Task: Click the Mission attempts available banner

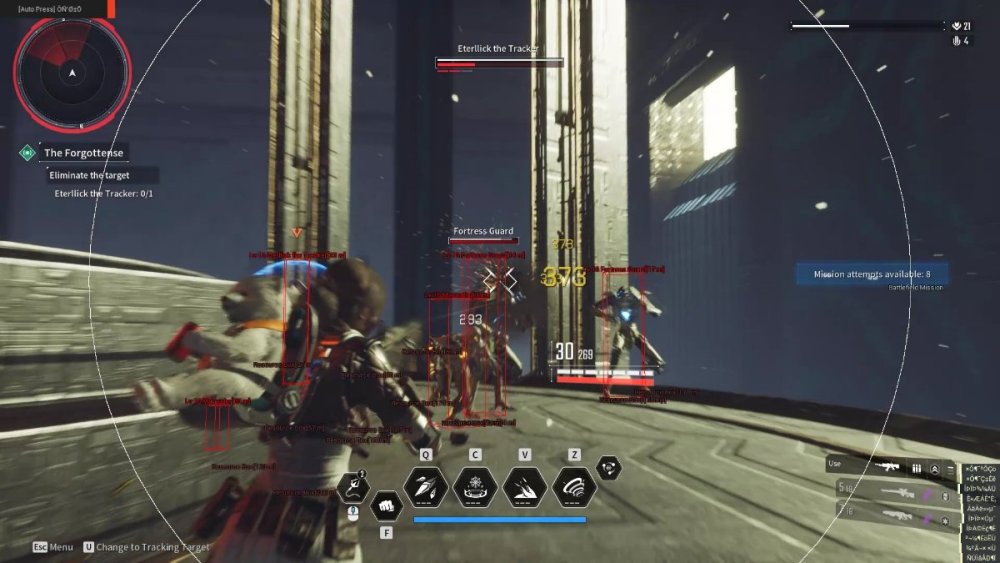Action: pos(871,274)
